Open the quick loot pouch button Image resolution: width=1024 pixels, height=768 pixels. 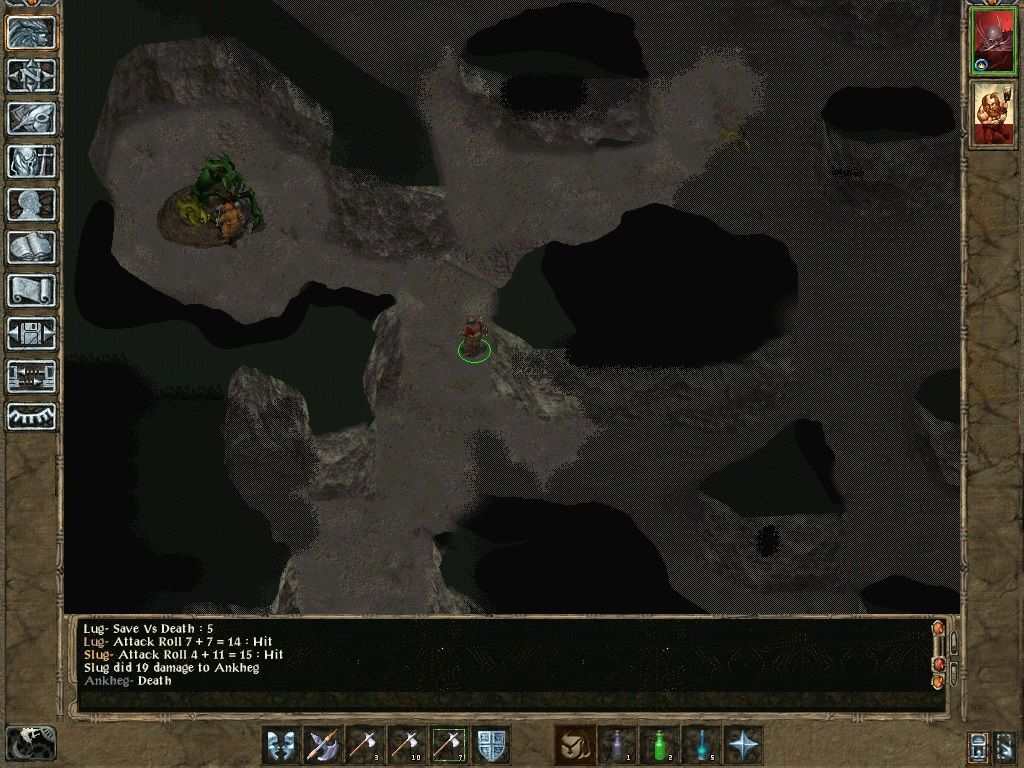coord(575,745)
